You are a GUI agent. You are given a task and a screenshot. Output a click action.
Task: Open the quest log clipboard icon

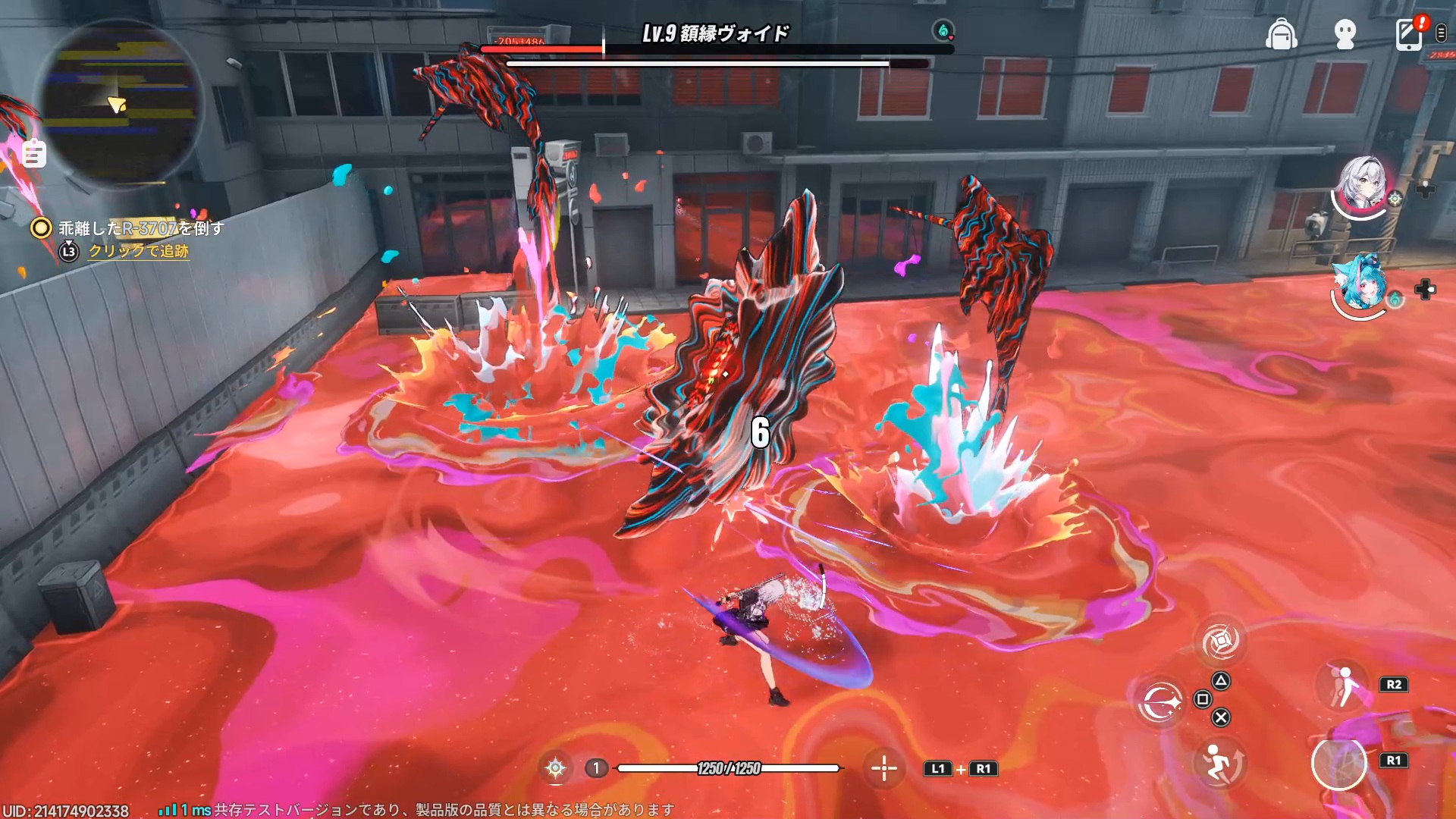[x=33, y=154]
